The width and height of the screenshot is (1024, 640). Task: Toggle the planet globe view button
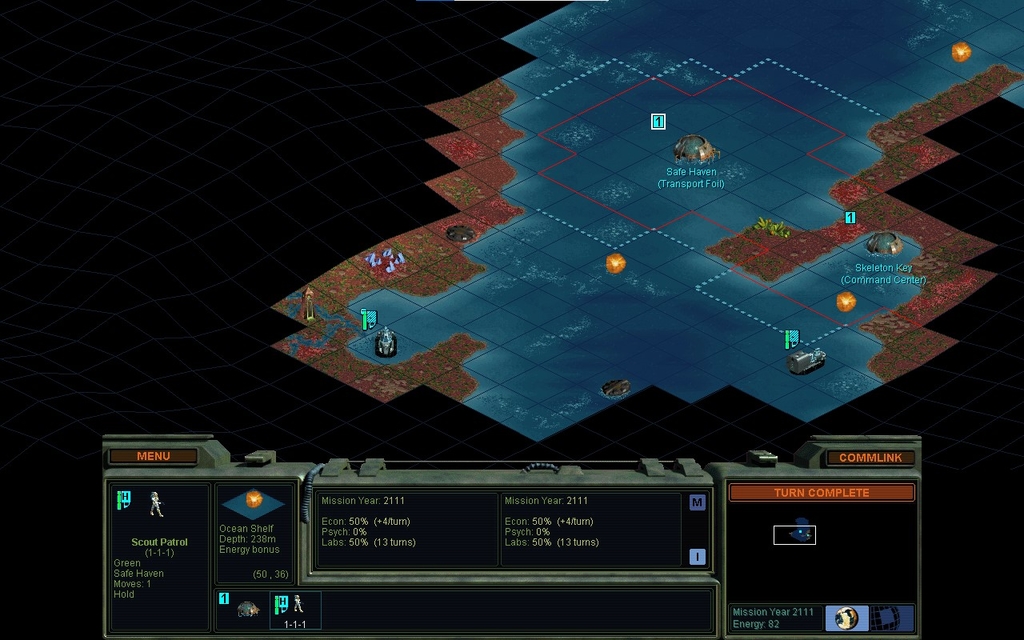pos(847,617)
